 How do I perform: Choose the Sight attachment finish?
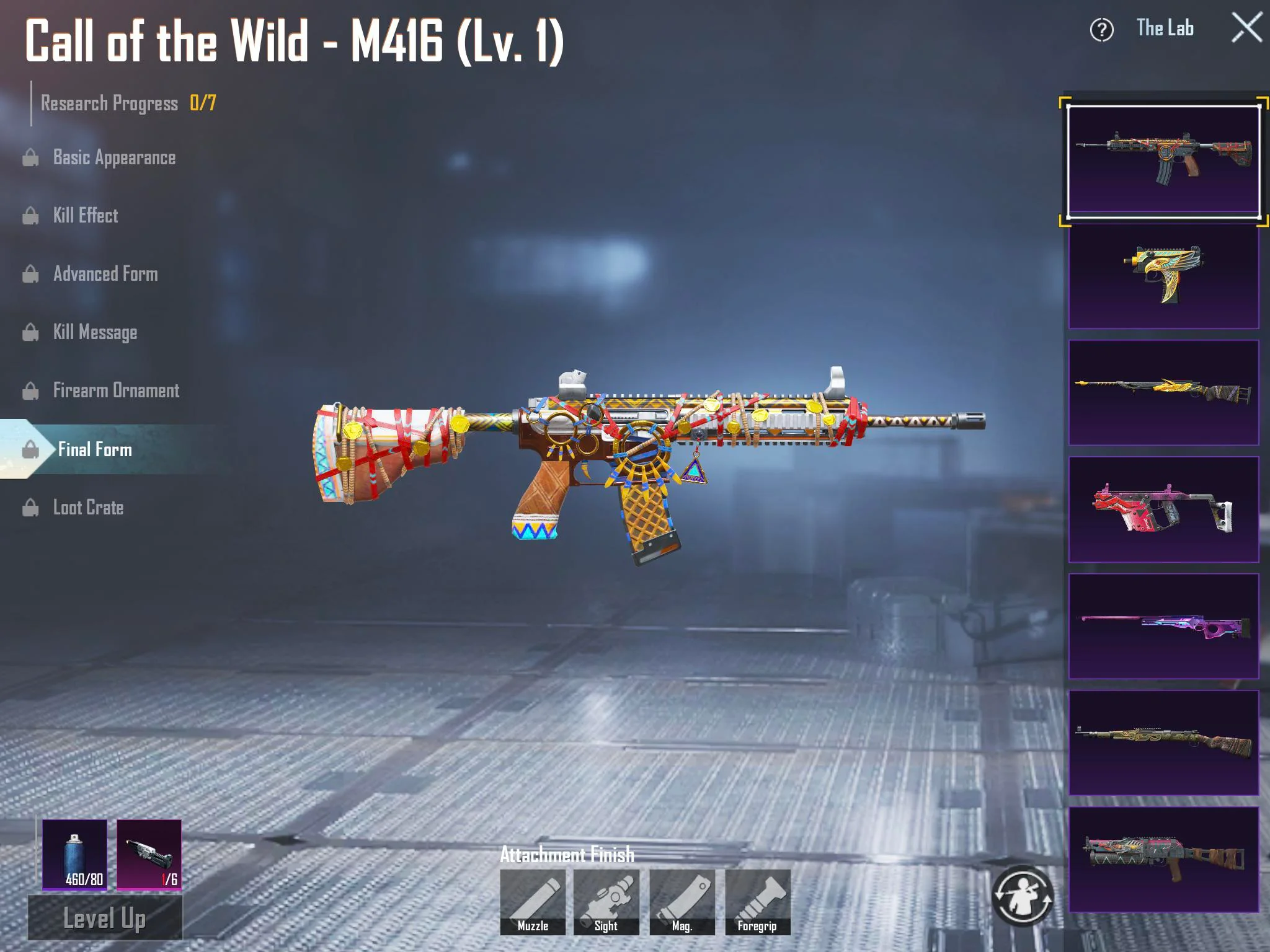pos(606,902)
